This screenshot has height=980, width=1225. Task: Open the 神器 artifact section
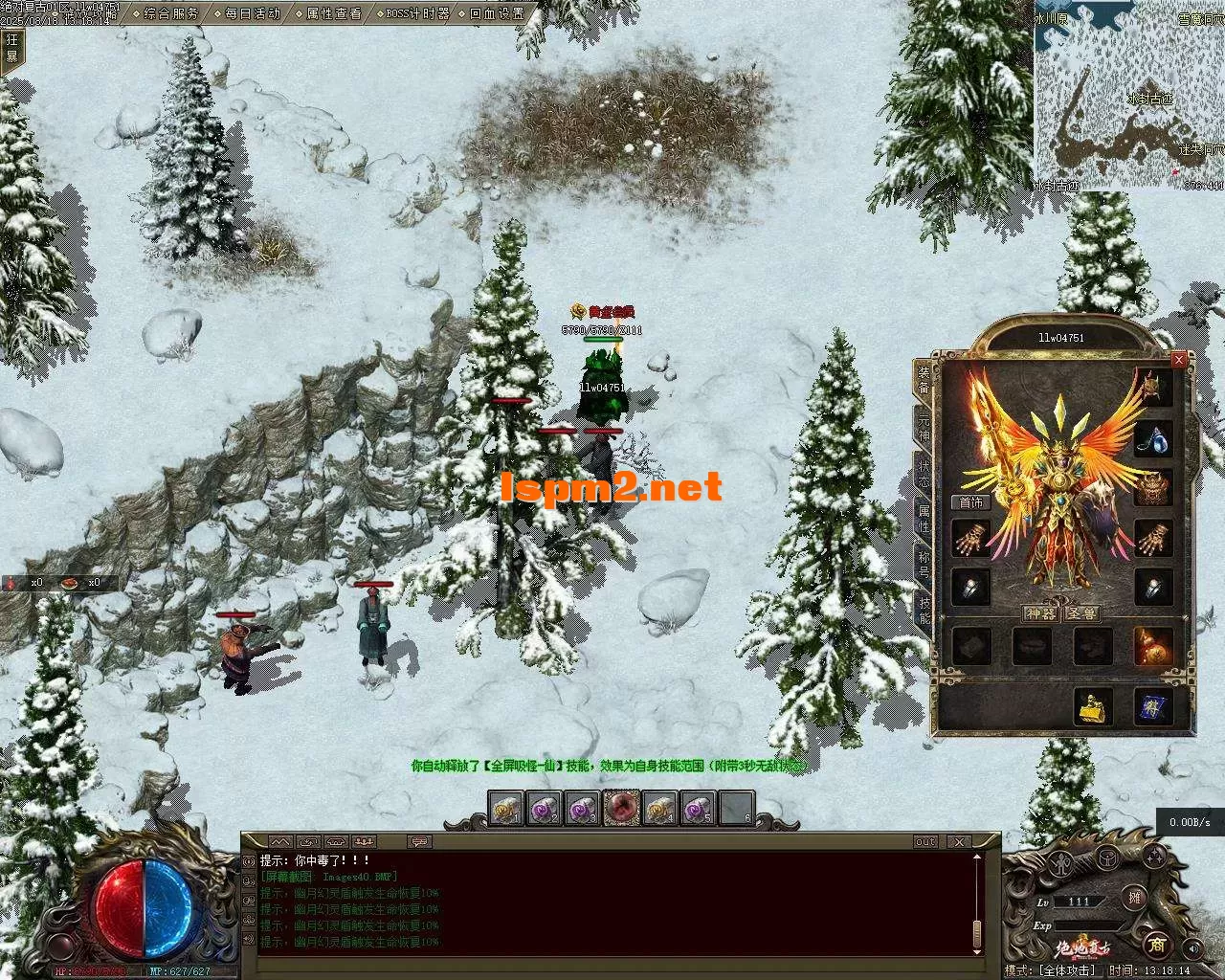(1040, 613)
